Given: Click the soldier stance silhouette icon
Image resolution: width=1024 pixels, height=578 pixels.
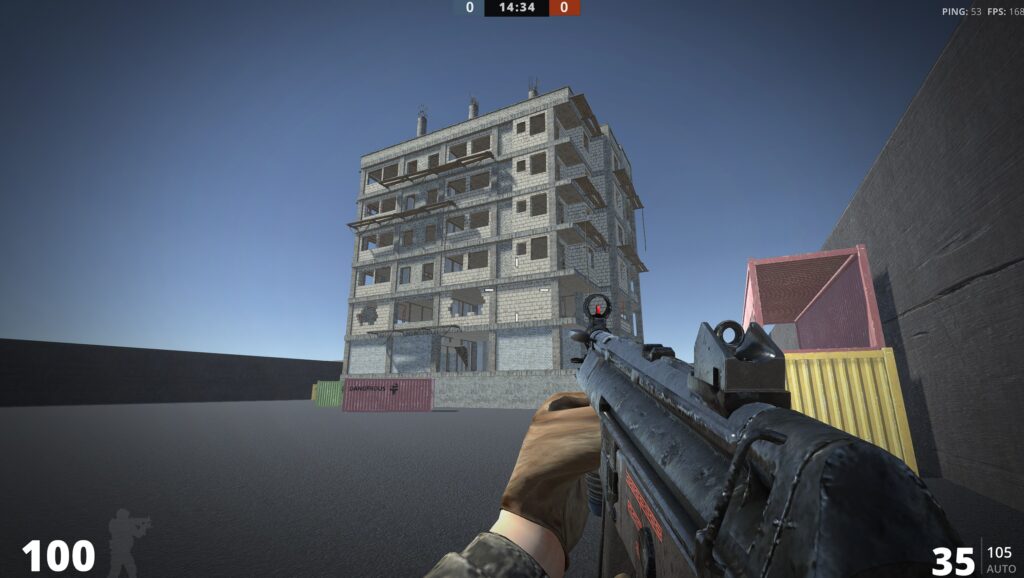Looking at the screenshot, I should pyautogui.click(x=128, y=541).
